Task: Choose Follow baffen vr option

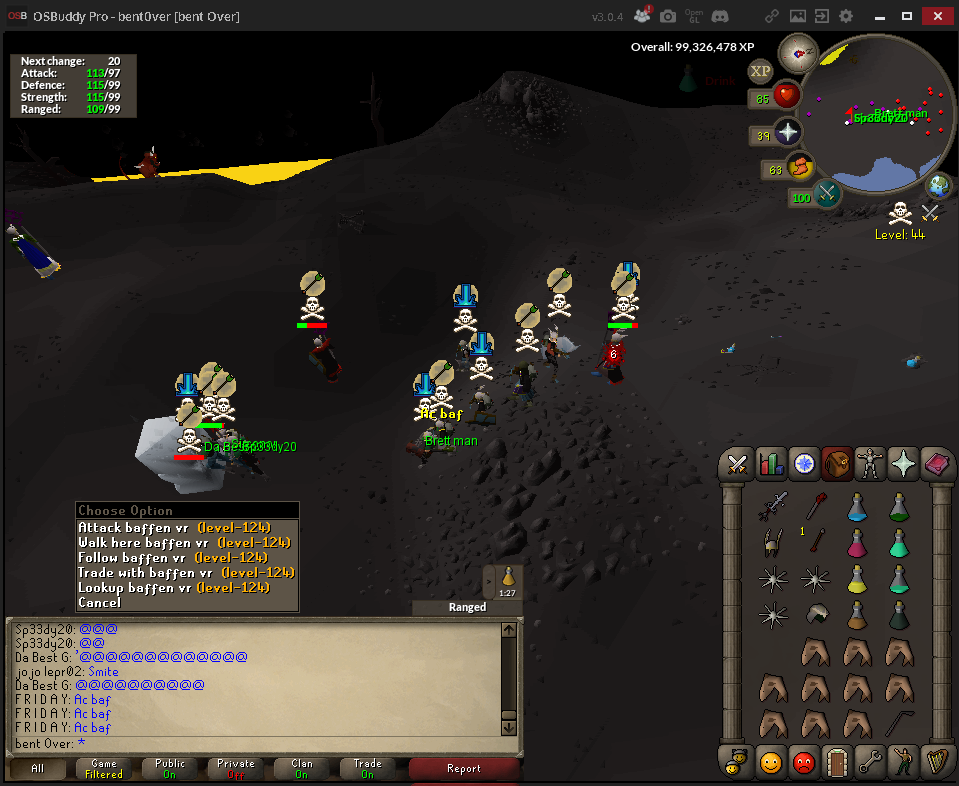Action: coord(187,557)
